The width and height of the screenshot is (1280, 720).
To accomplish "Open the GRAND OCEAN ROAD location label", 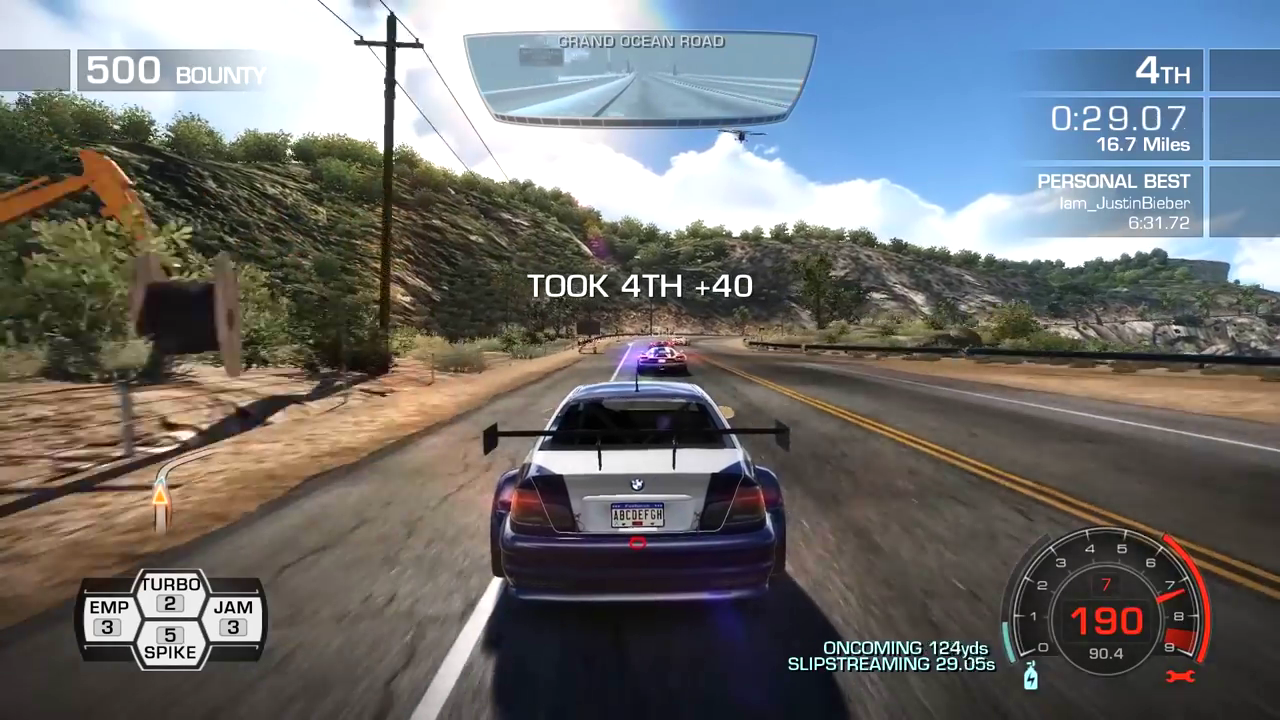I will point(640,42).
